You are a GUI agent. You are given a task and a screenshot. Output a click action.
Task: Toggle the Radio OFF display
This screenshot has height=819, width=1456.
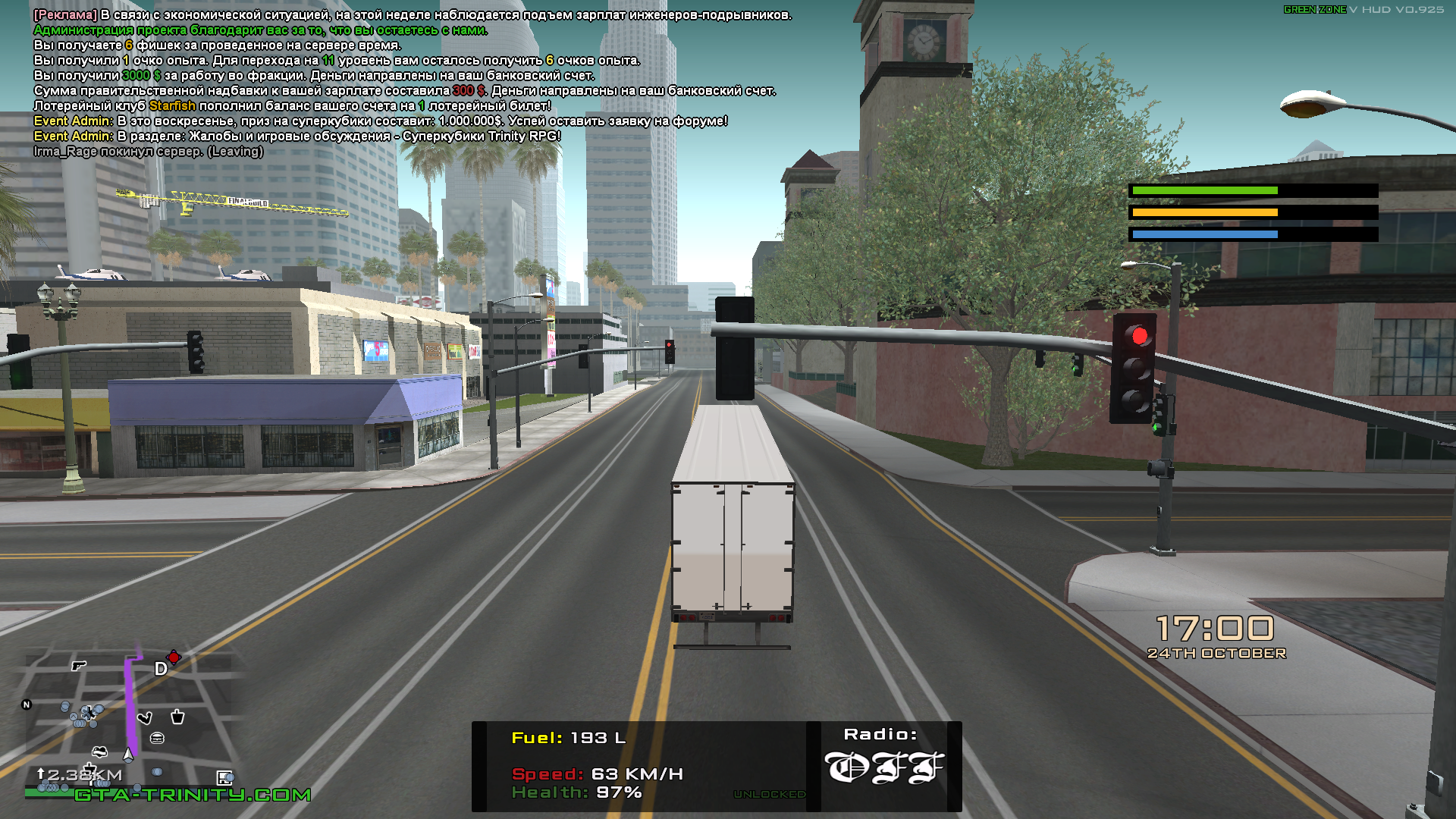[x=883, y=767]
